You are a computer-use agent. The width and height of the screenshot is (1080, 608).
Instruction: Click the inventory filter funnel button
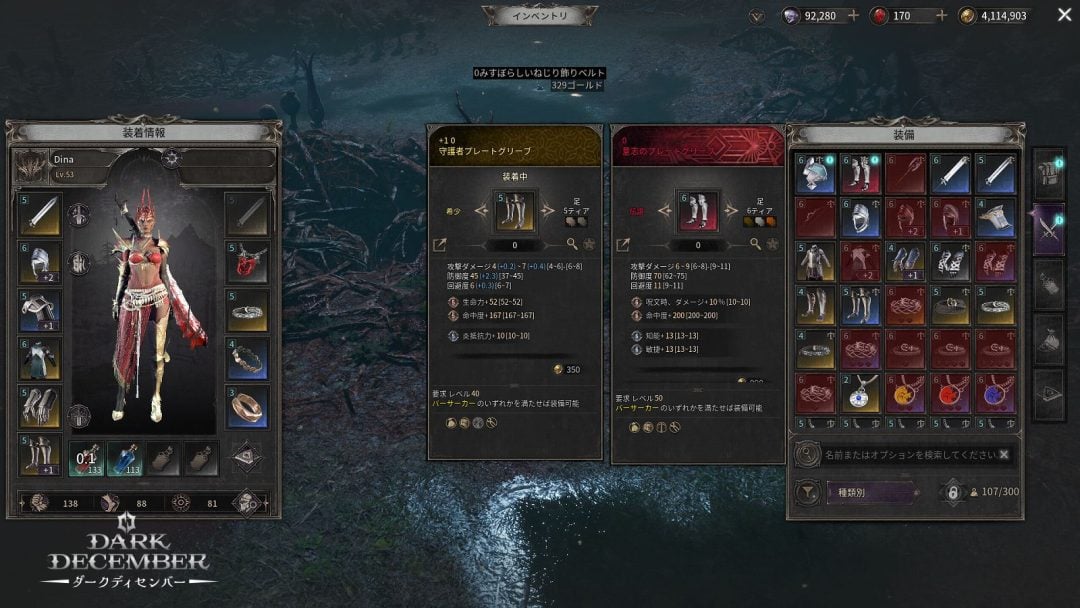807,492
